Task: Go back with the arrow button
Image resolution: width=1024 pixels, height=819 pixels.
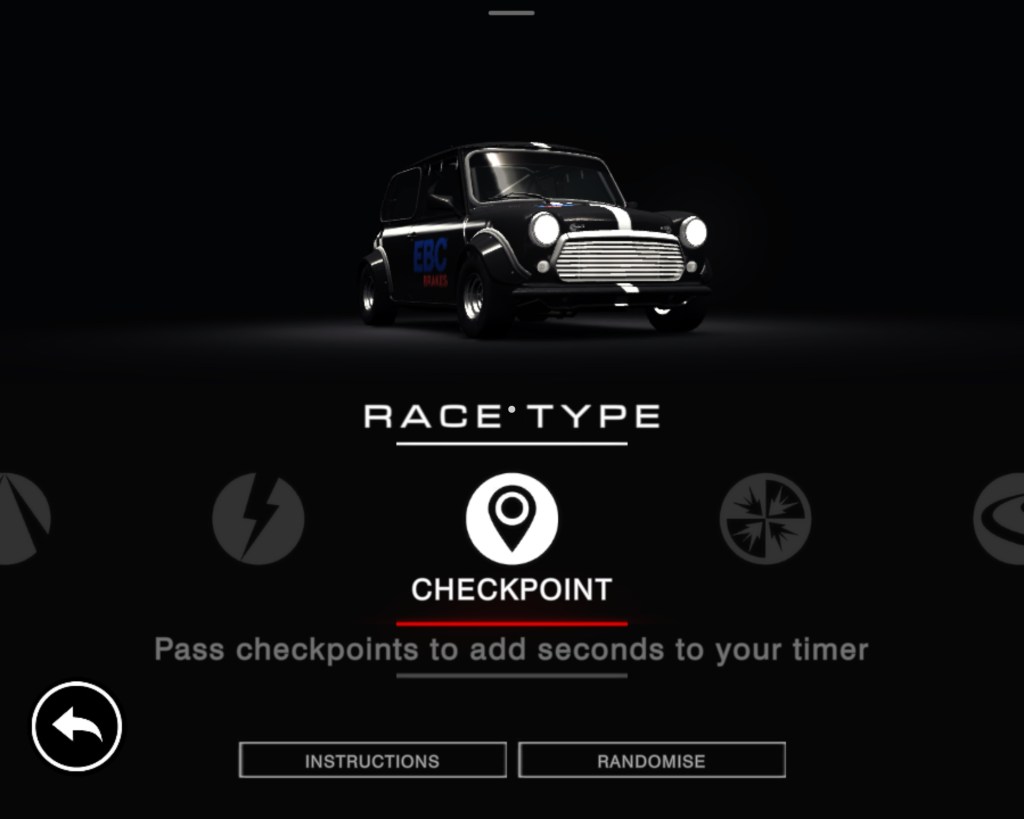Action: coord(77,726)
